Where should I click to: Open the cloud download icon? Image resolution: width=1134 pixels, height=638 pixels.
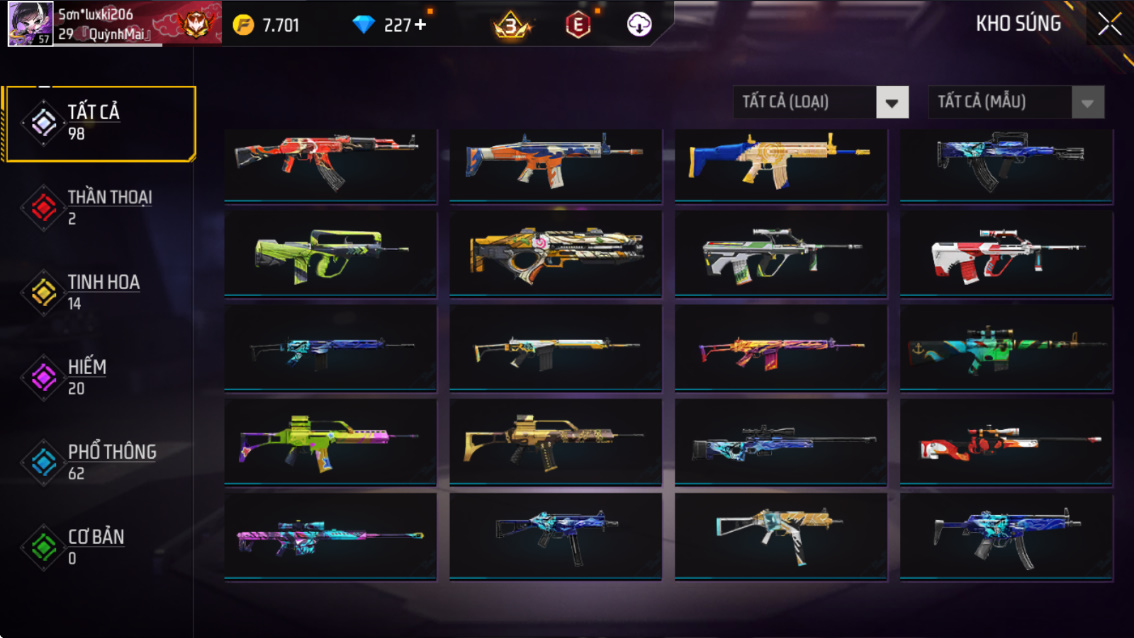[639, 25]
